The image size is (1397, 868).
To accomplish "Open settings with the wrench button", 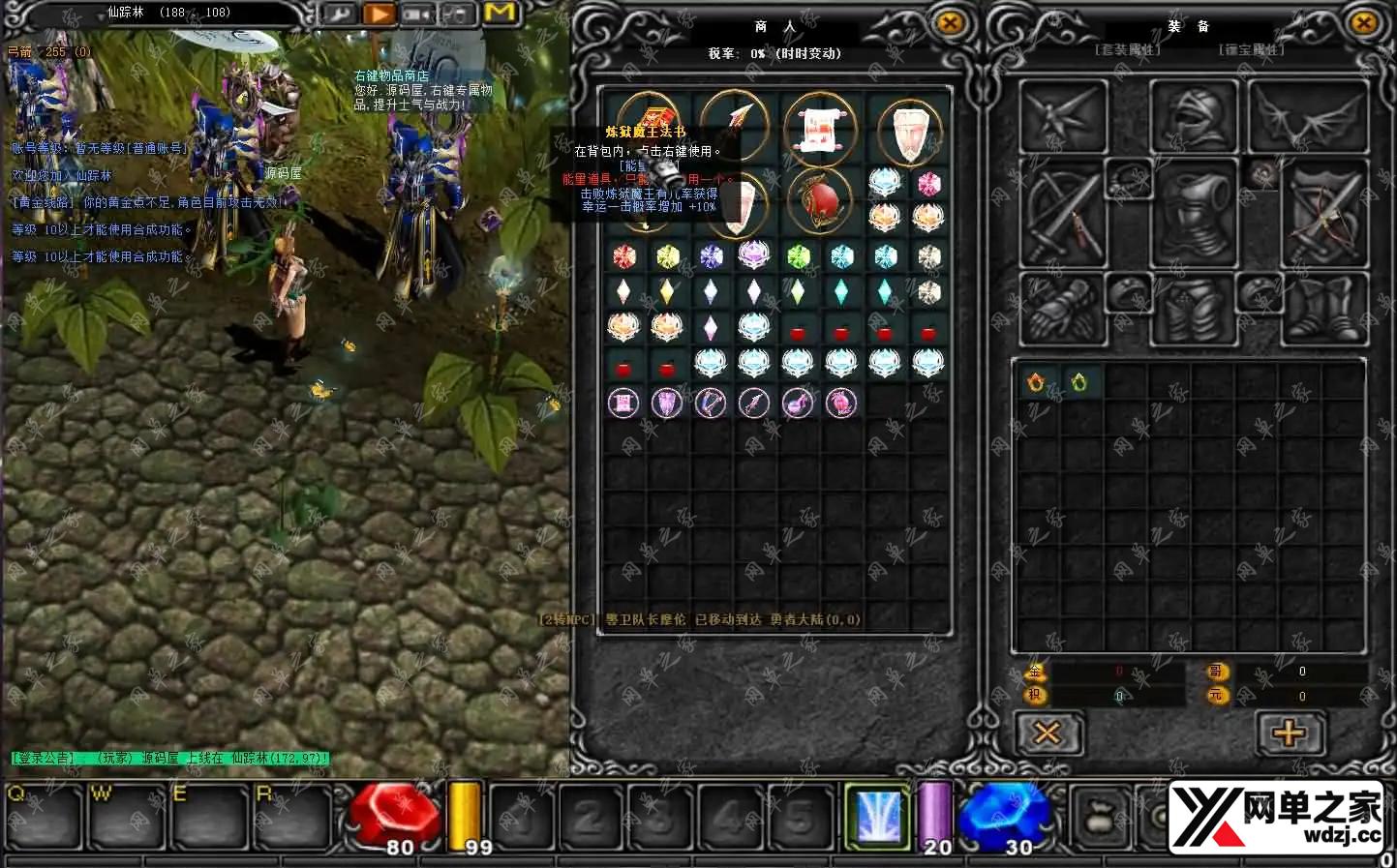I will point(338,14).
